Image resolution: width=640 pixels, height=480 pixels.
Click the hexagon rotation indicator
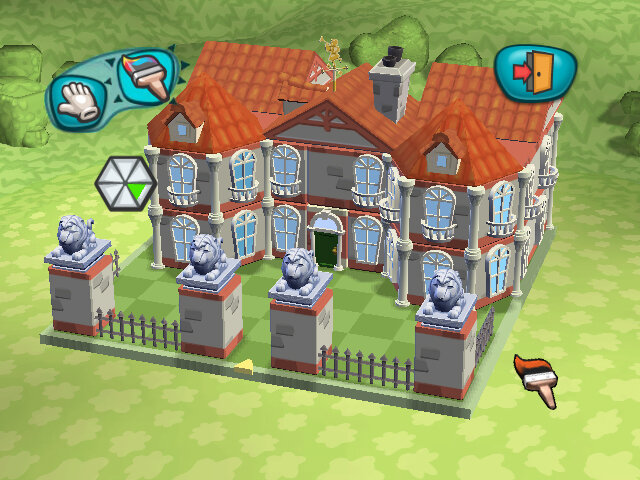(125, 181)
